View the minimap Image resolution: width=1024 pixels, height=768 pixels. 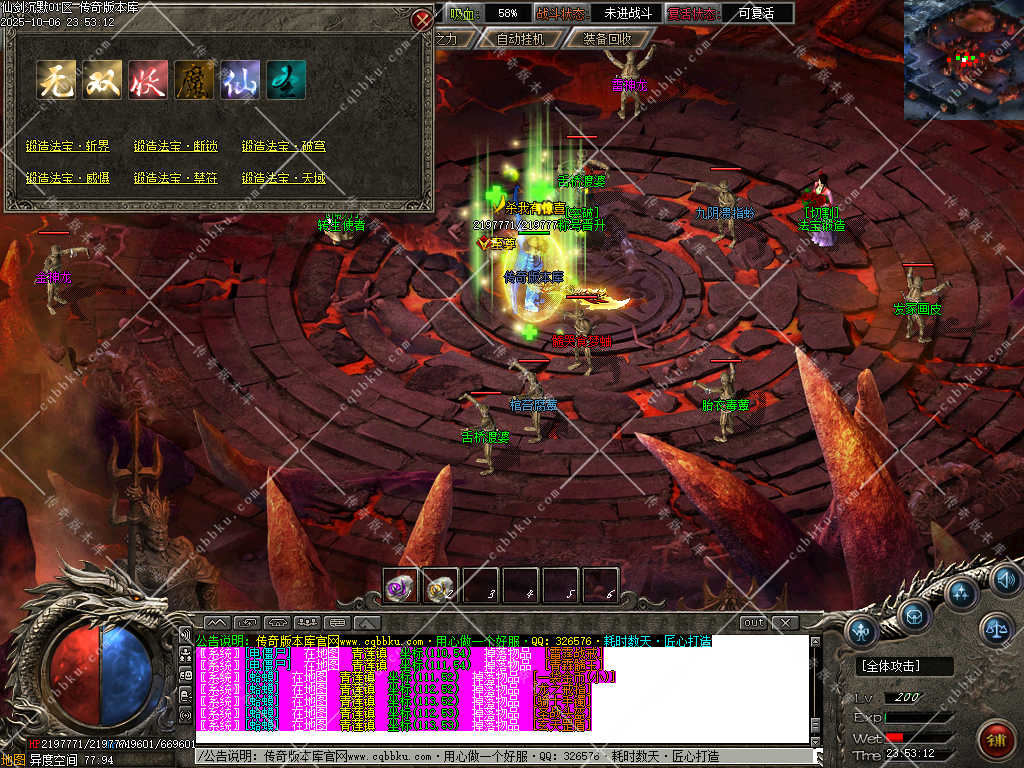(x=963, y=60)
